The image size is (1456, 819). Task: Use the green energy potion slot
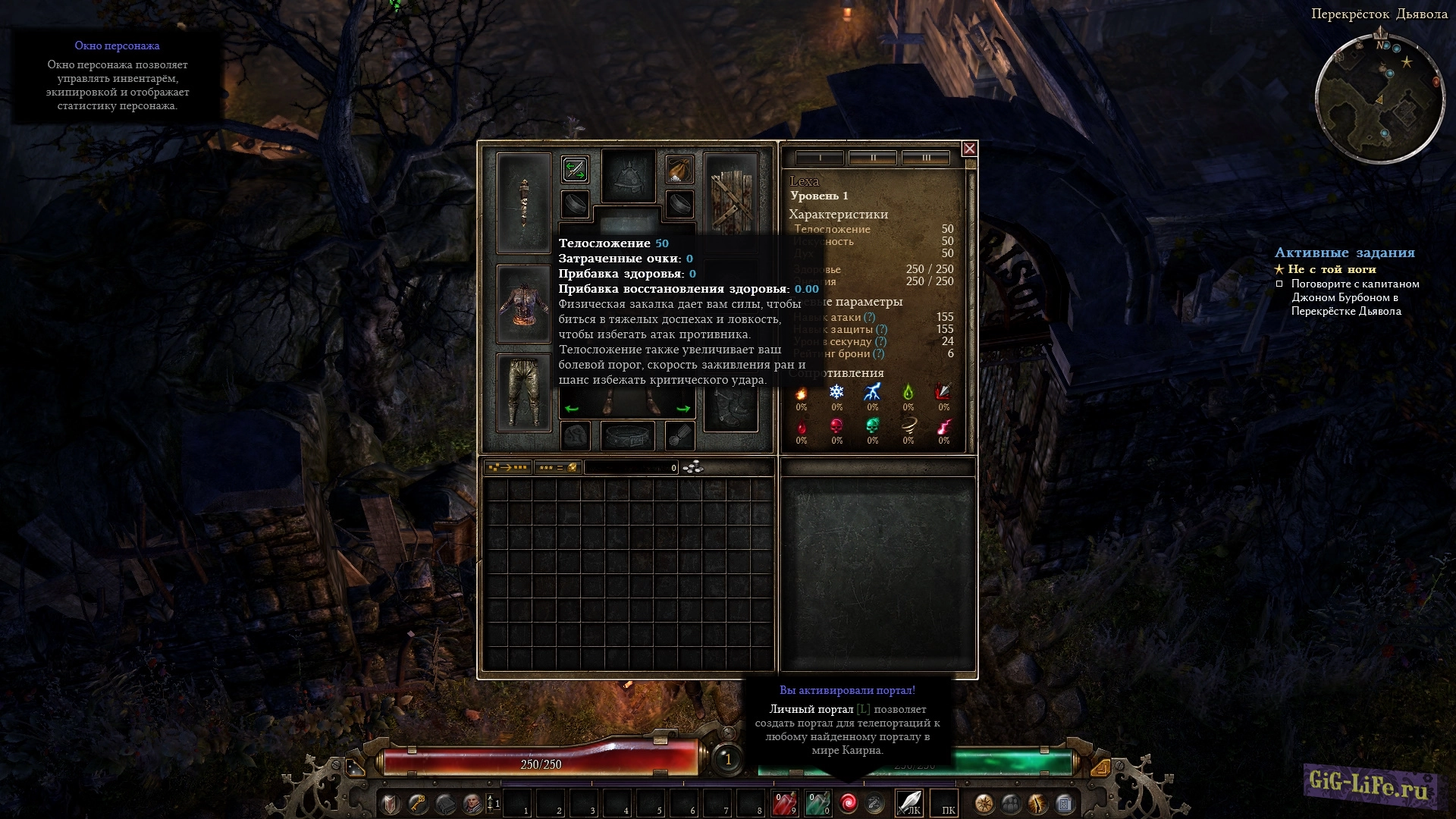pos(817,803)
